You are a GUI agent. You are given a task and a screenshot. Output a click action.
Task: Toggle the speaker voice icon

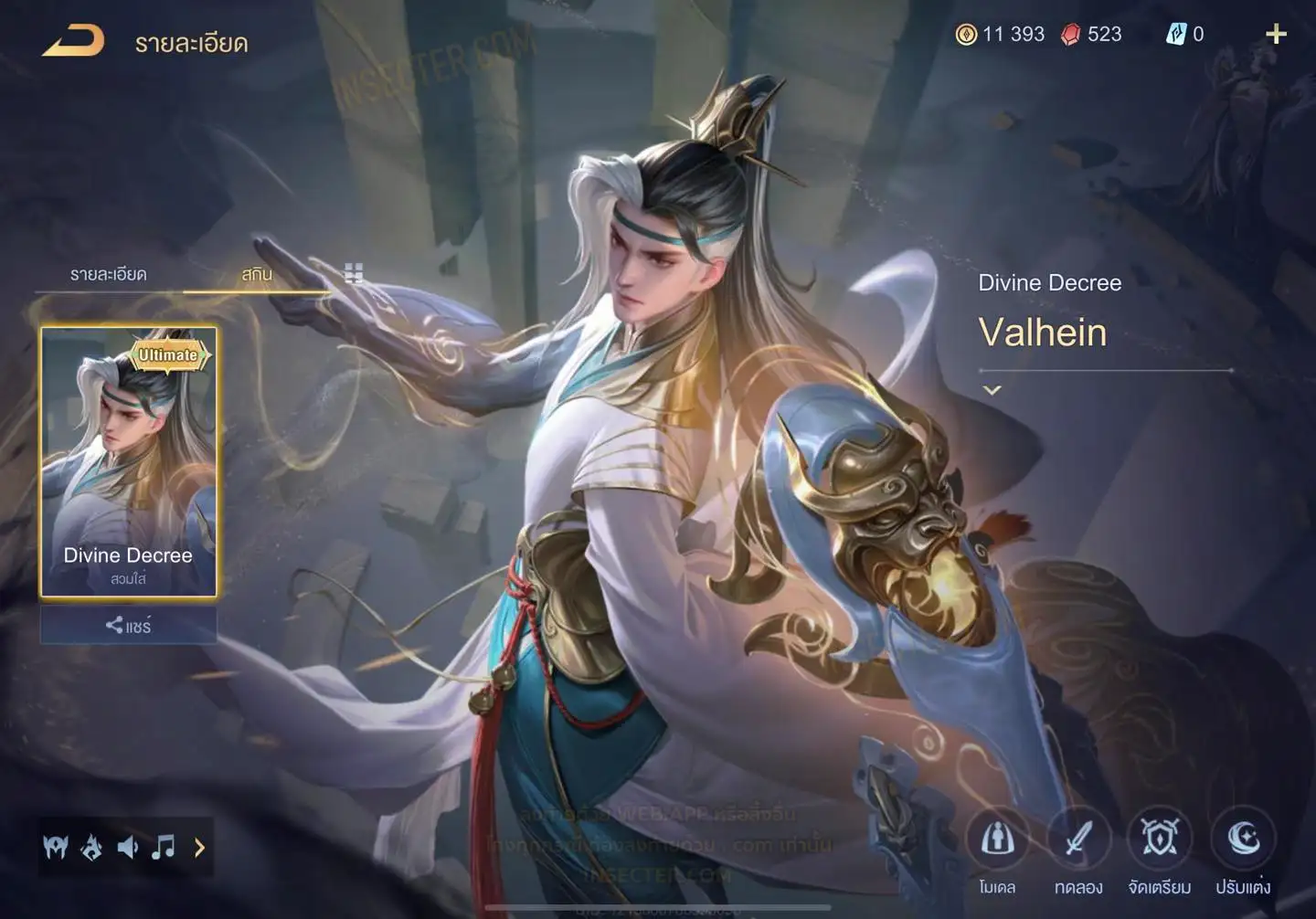[128, 848]
